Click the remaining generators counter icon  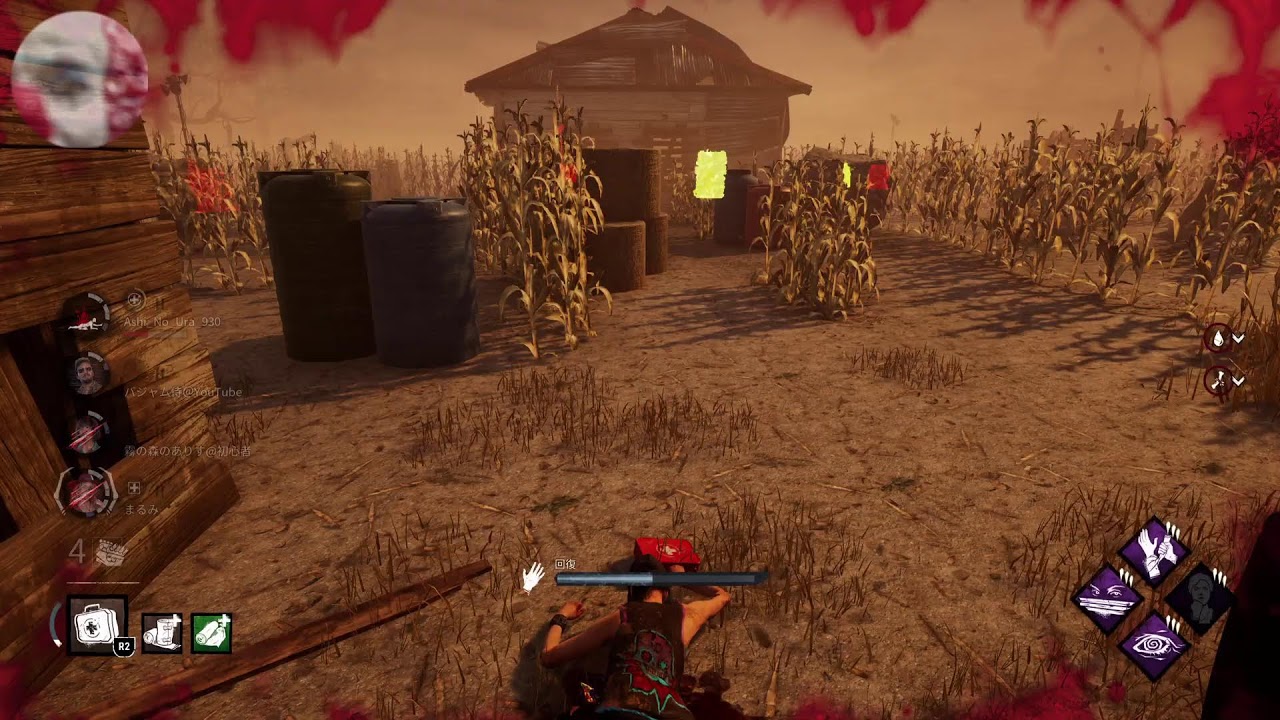(109, 553)
